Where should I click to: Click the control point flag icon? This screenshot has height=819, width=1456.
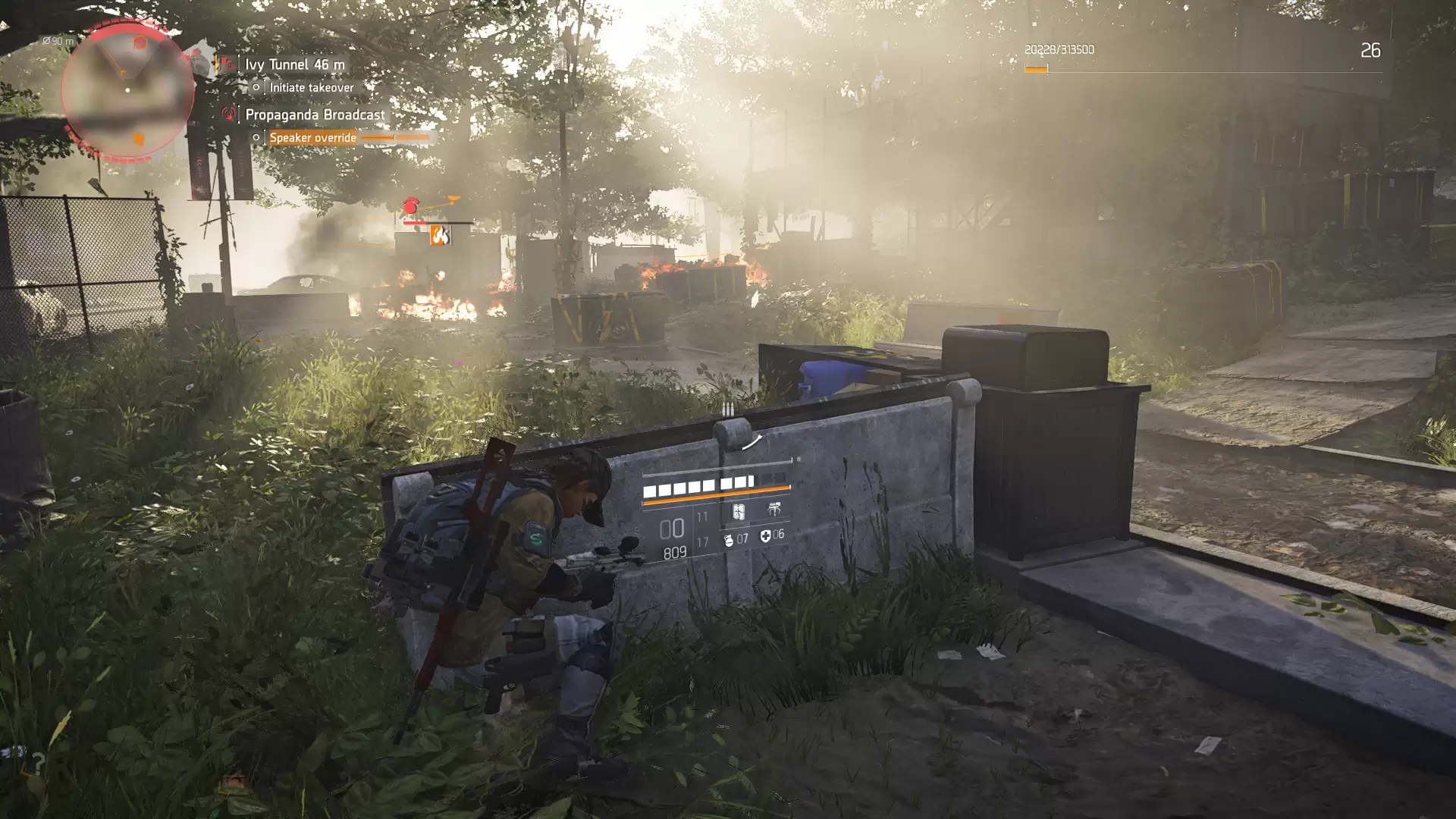click(x=226, y=64)
